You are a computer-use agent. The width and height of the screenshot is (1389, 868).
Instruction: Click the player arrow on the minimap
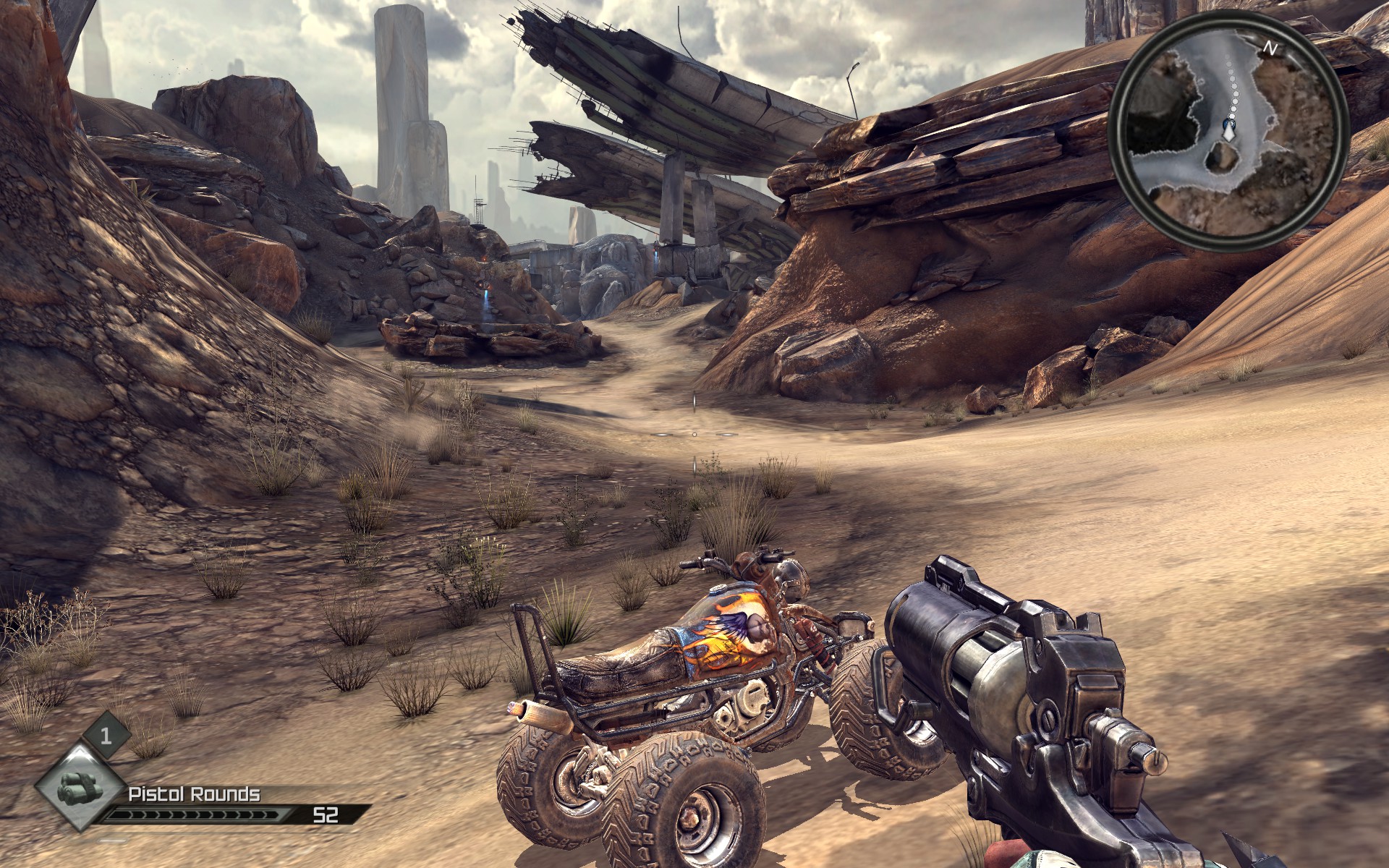pyautogui.click(x=1228, y=130)
